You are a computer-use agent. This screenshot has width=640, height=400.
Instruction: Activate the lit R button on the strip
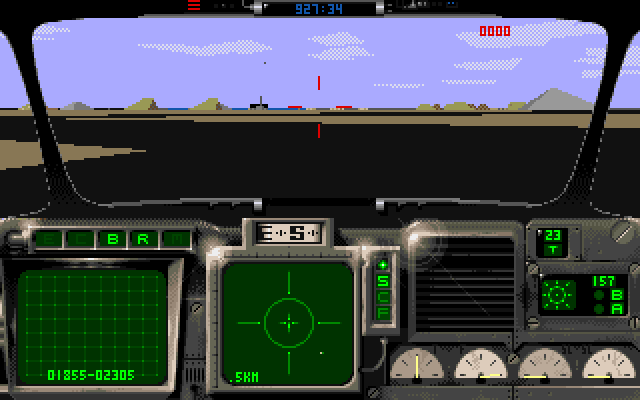tap(143, 240)
